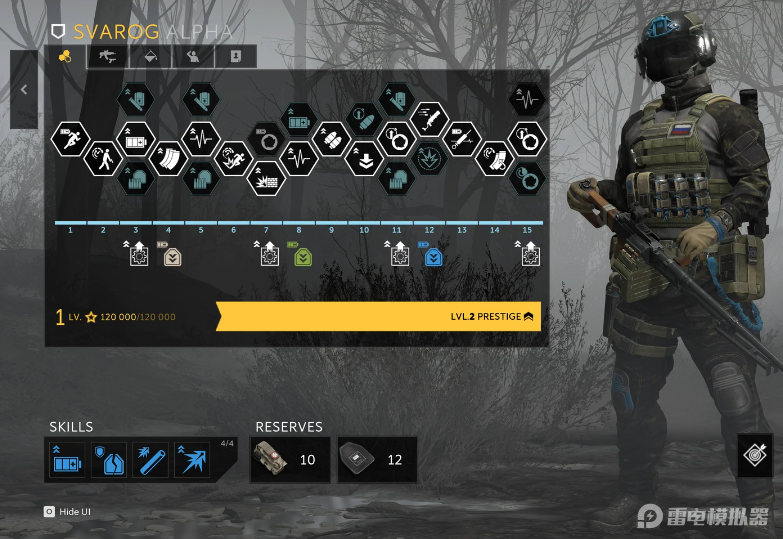
Task: Open the last tab with the download icon
Action: (x=235, y=57)
